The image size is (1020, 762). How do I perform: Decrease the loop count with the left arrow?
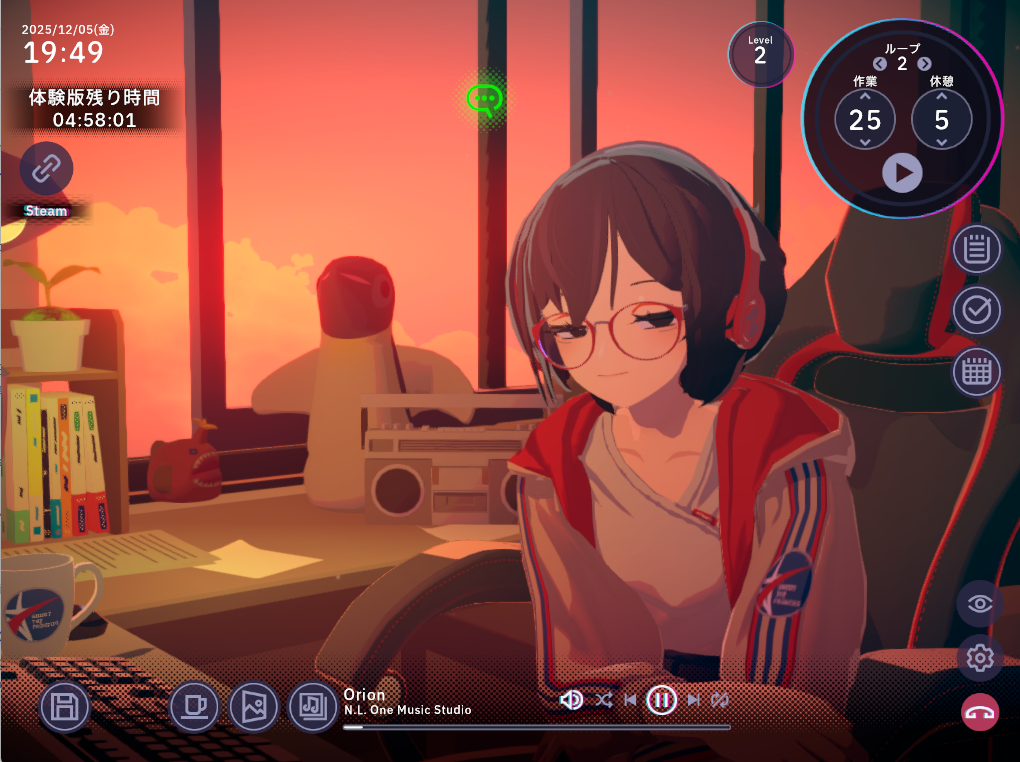pos(880,64)
